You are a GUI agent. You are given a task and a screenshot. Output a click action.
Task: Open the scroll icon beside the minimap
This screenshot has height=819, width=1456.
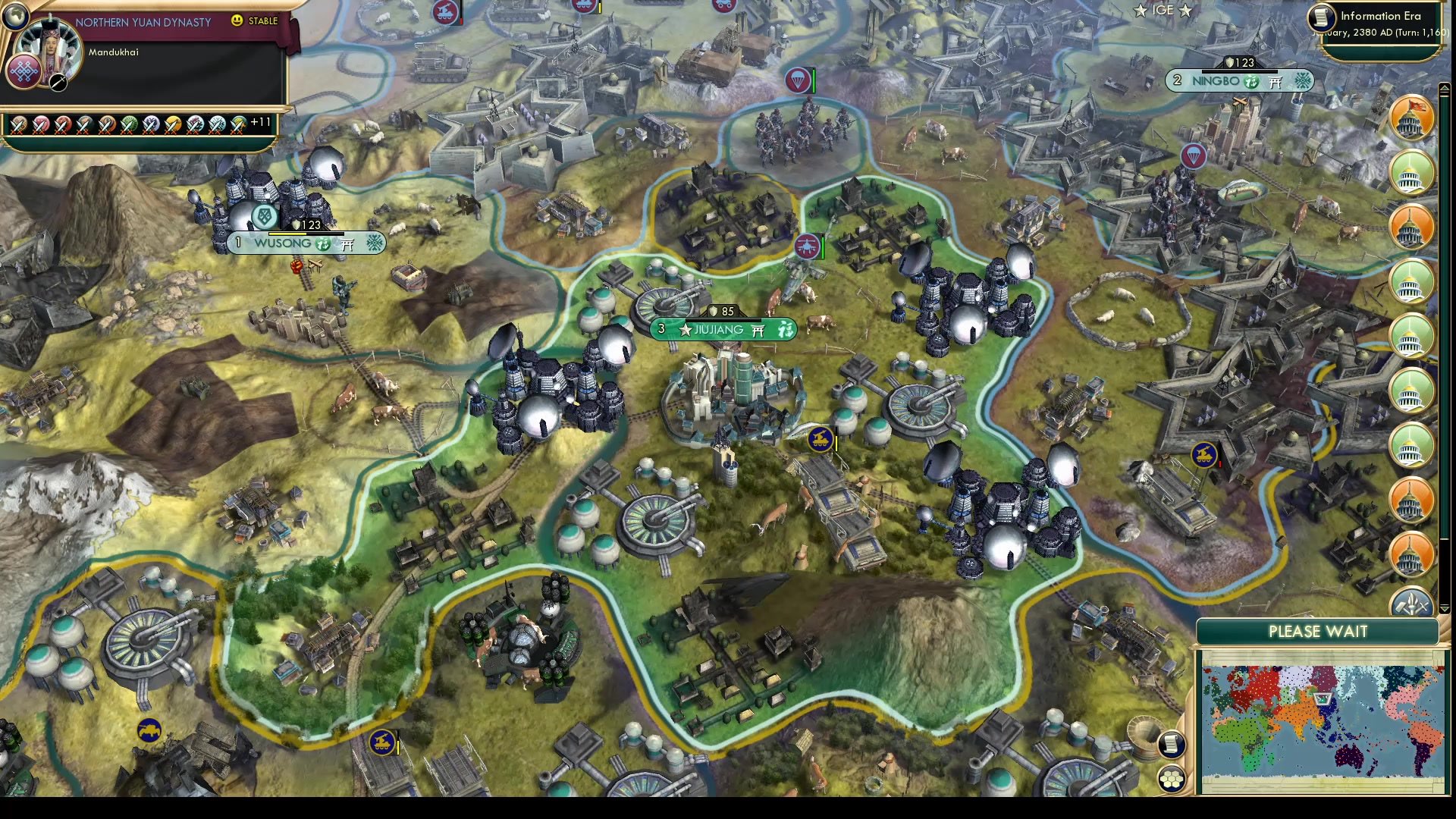coord(1171,744)
